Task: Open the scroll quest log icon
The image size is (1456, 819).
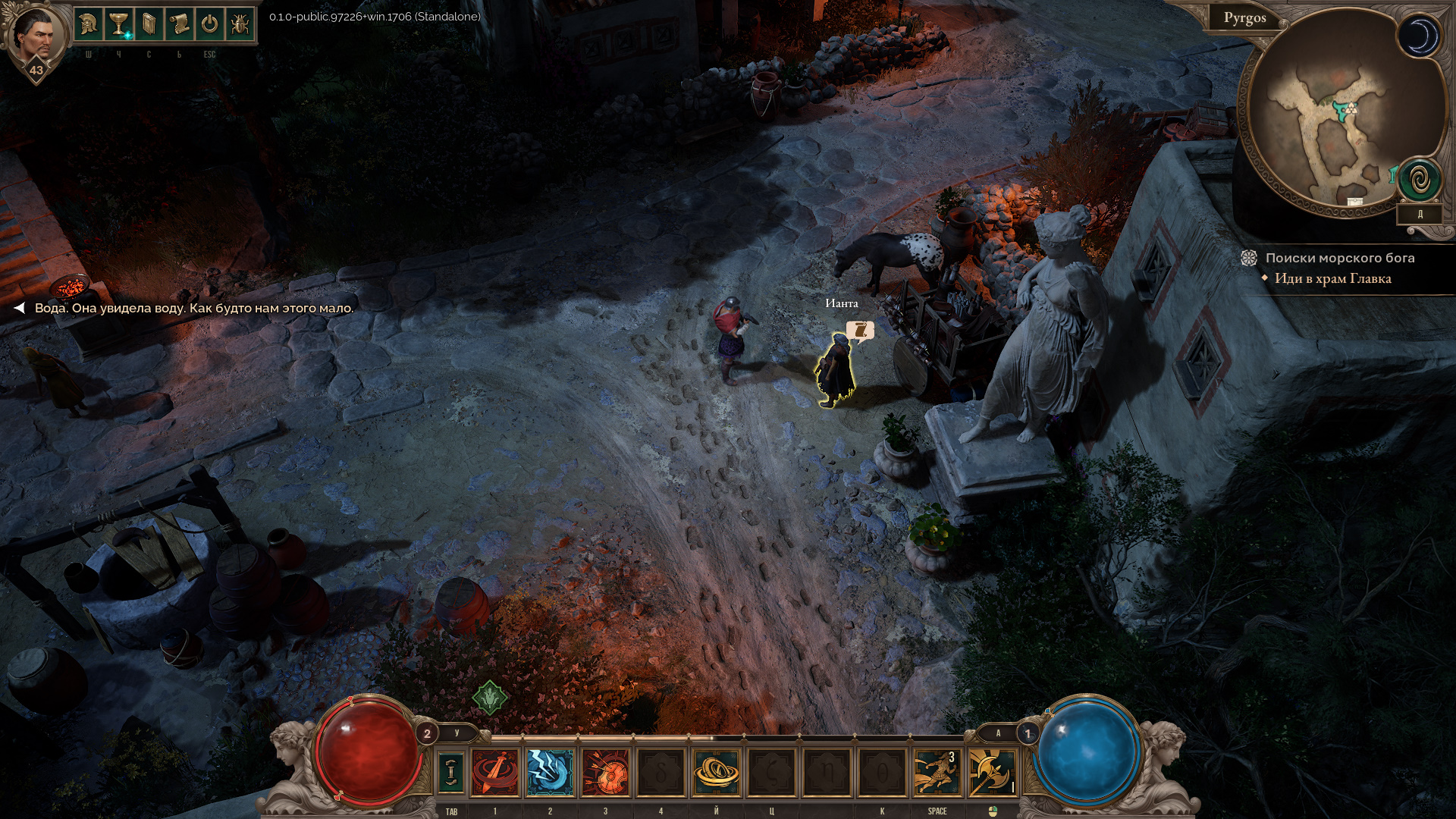Action: (x=180, y=24)
